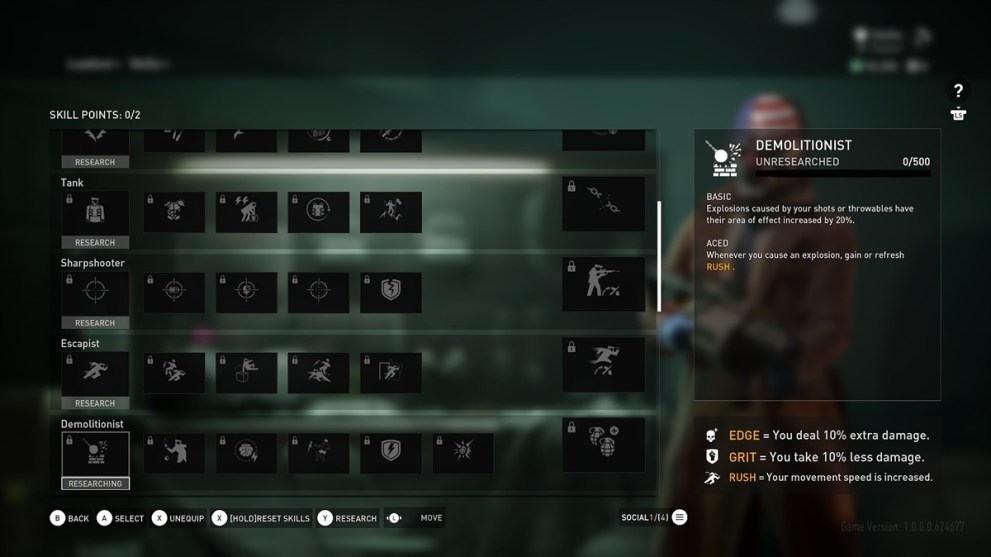Click the skill list scrollbar
The width and height of the screenshot is (991, 557).
pyautogui.click(x=658, y=256)
